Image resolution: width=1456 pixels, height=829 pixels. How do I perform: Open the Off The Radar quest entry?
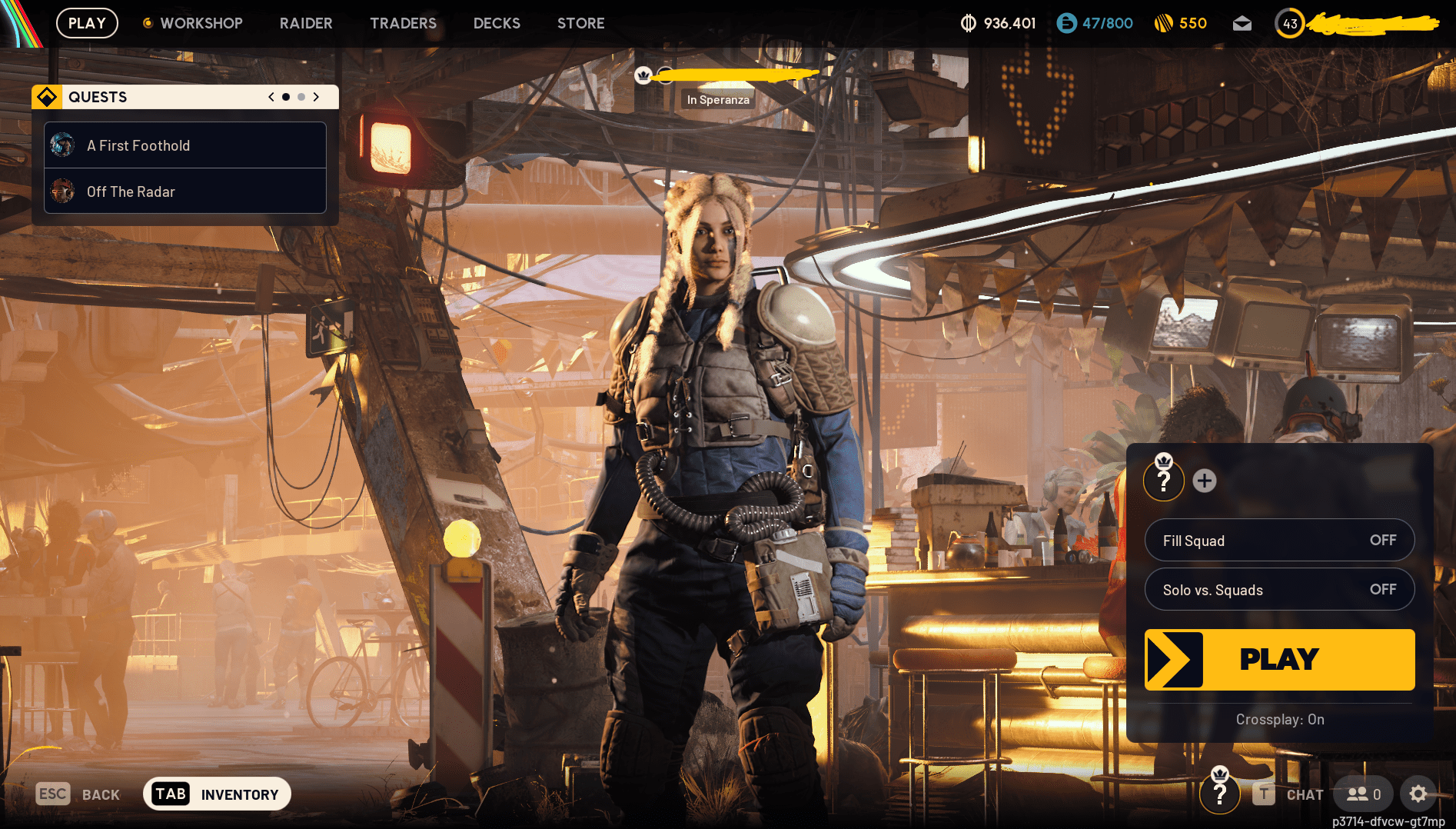point(184,191)
